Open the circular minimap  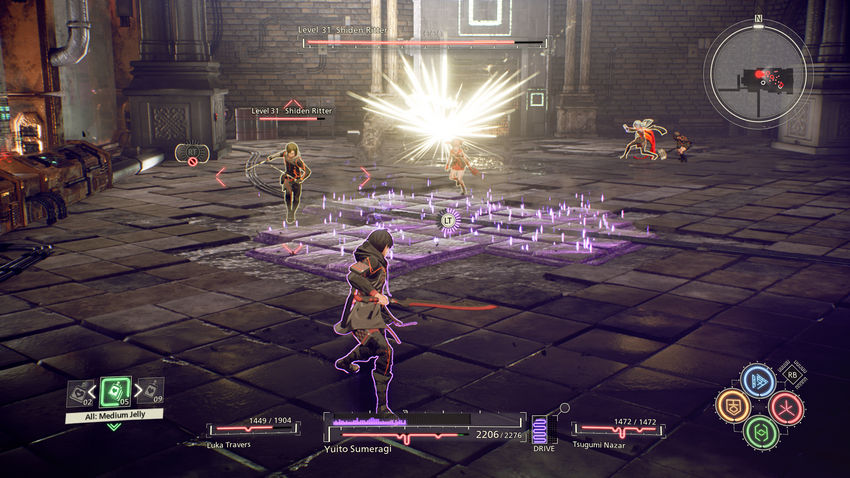[x=757, y=71]
